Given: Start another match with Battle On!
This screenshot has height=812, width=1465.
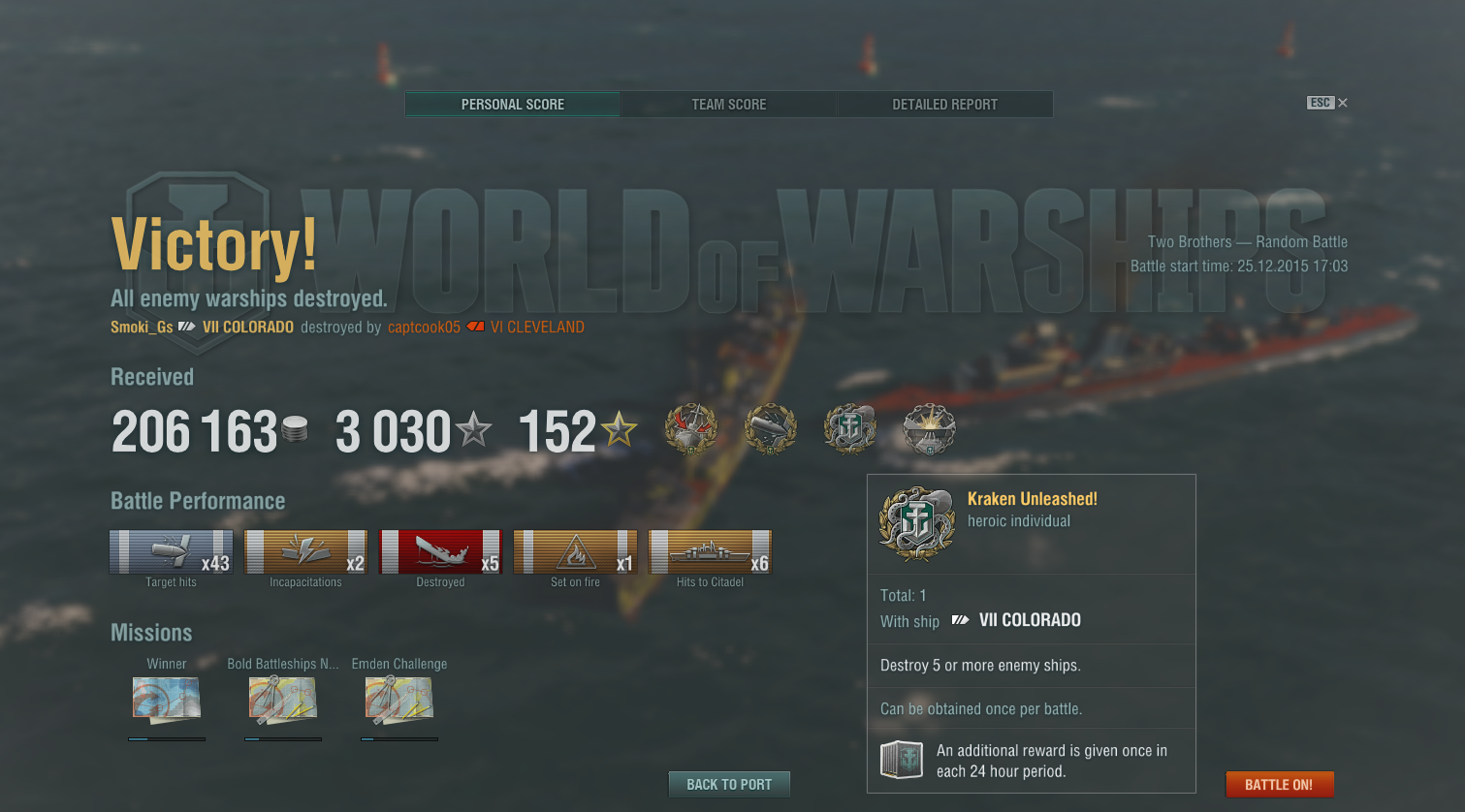Looking at the screenshot, I should (1279, 785).
